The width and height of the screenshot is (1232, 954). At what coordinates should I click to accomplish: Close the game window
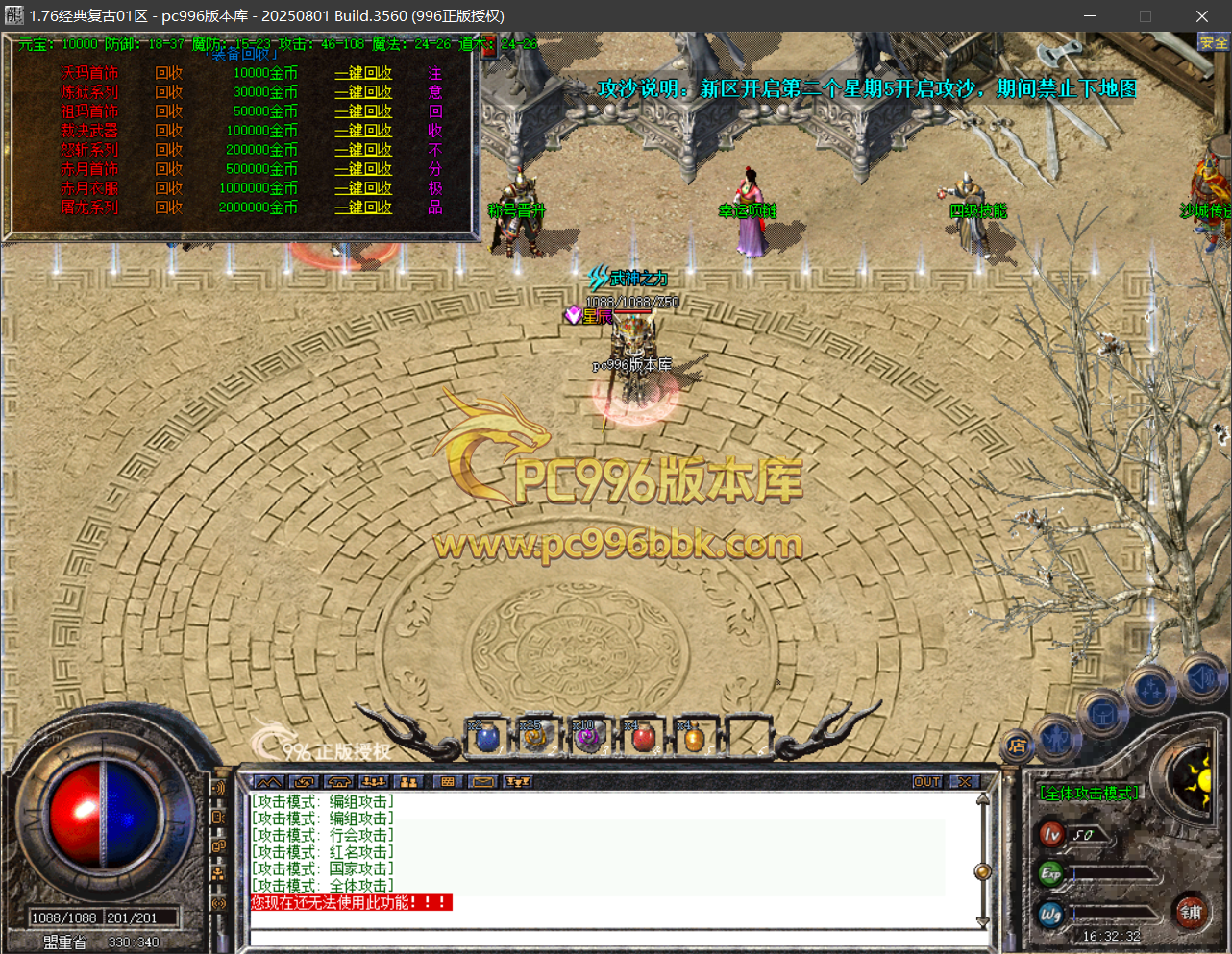click(x=1201, y=16)
